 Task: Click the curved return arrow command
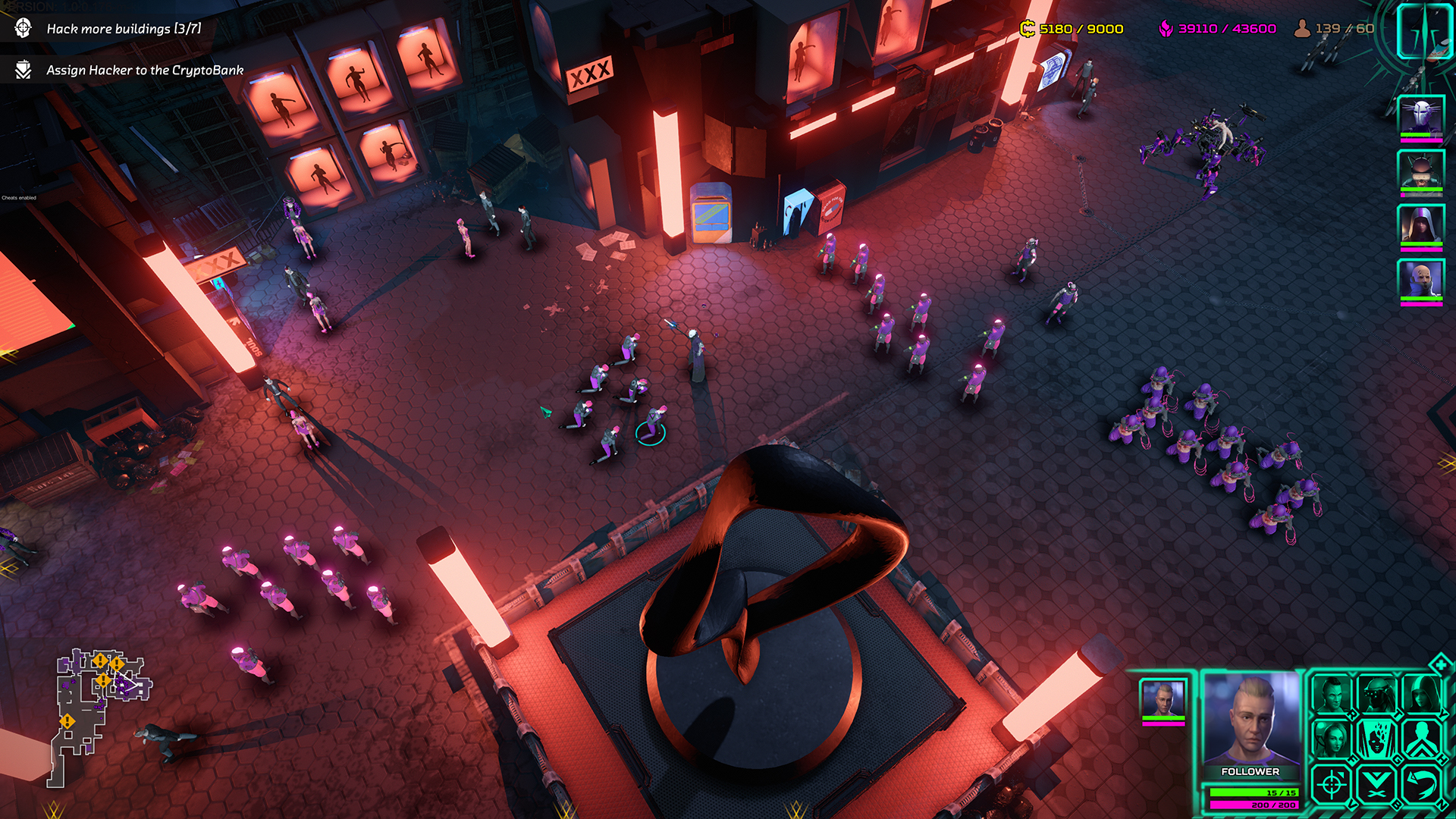[1422, 785]
